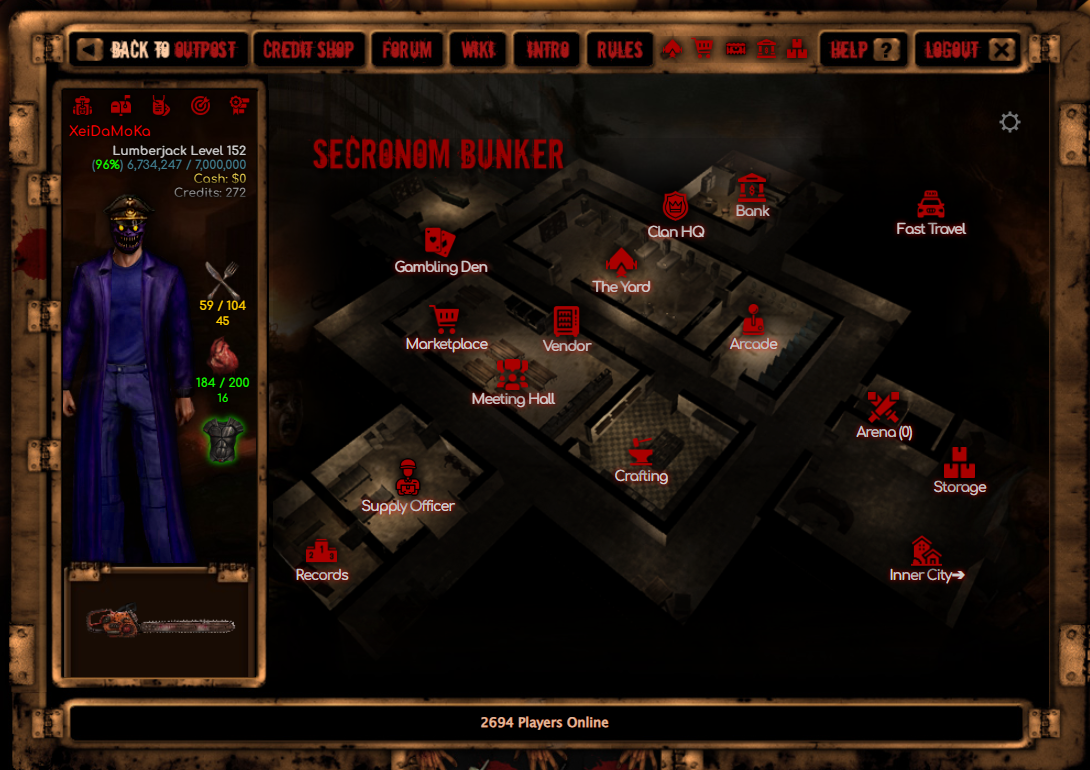Open the Marketplace

coord(446,329)
